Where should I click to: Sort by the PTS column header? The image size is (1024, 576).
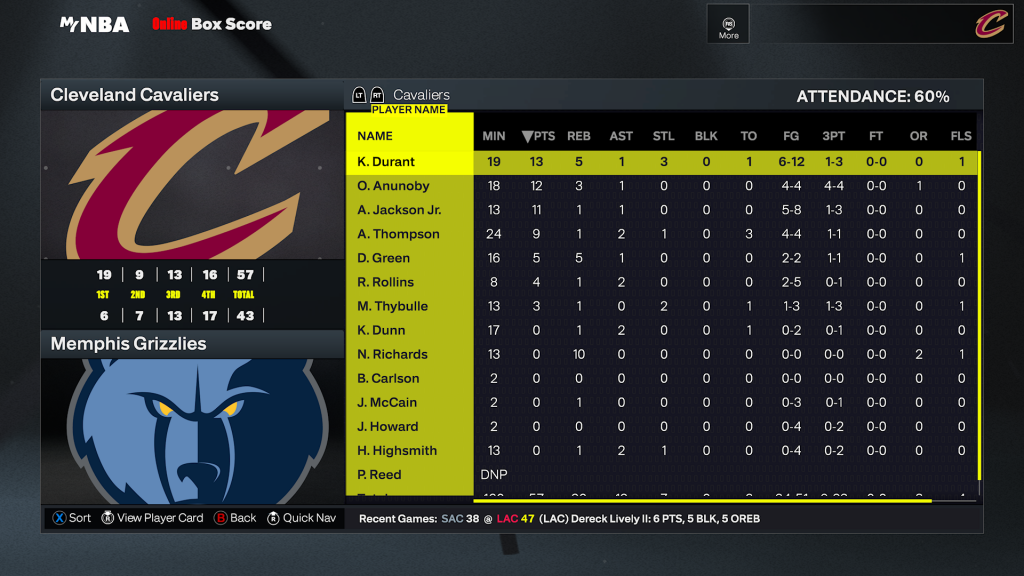tap(538, 136)
